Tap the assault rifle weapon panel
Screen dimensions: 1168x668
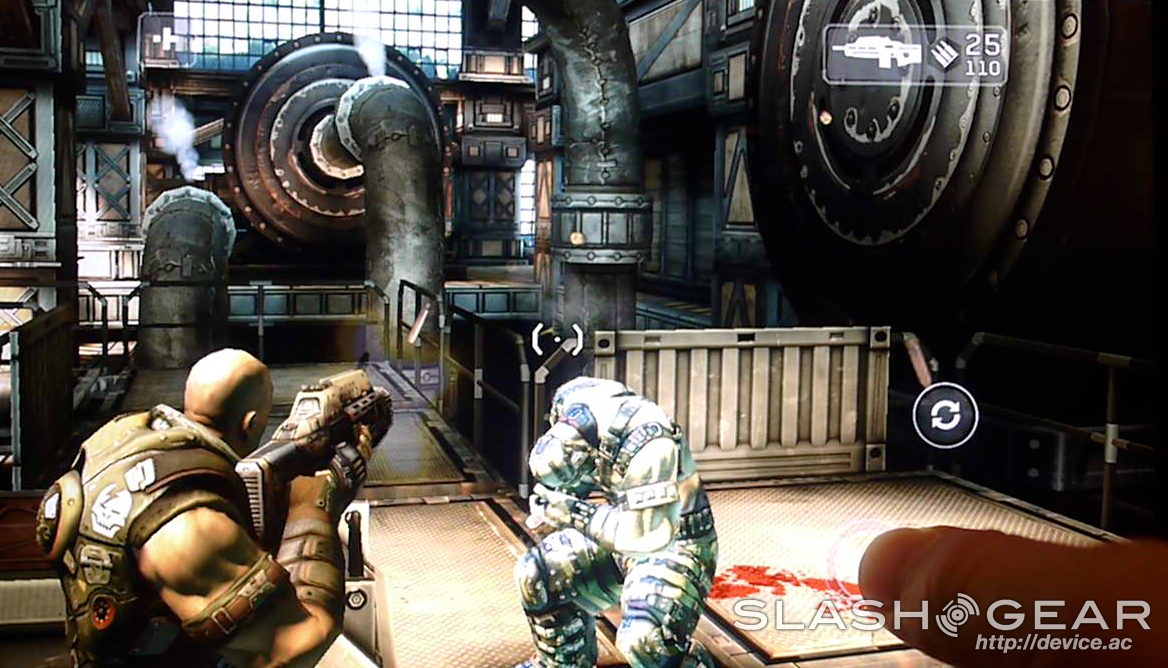(914, 55)
